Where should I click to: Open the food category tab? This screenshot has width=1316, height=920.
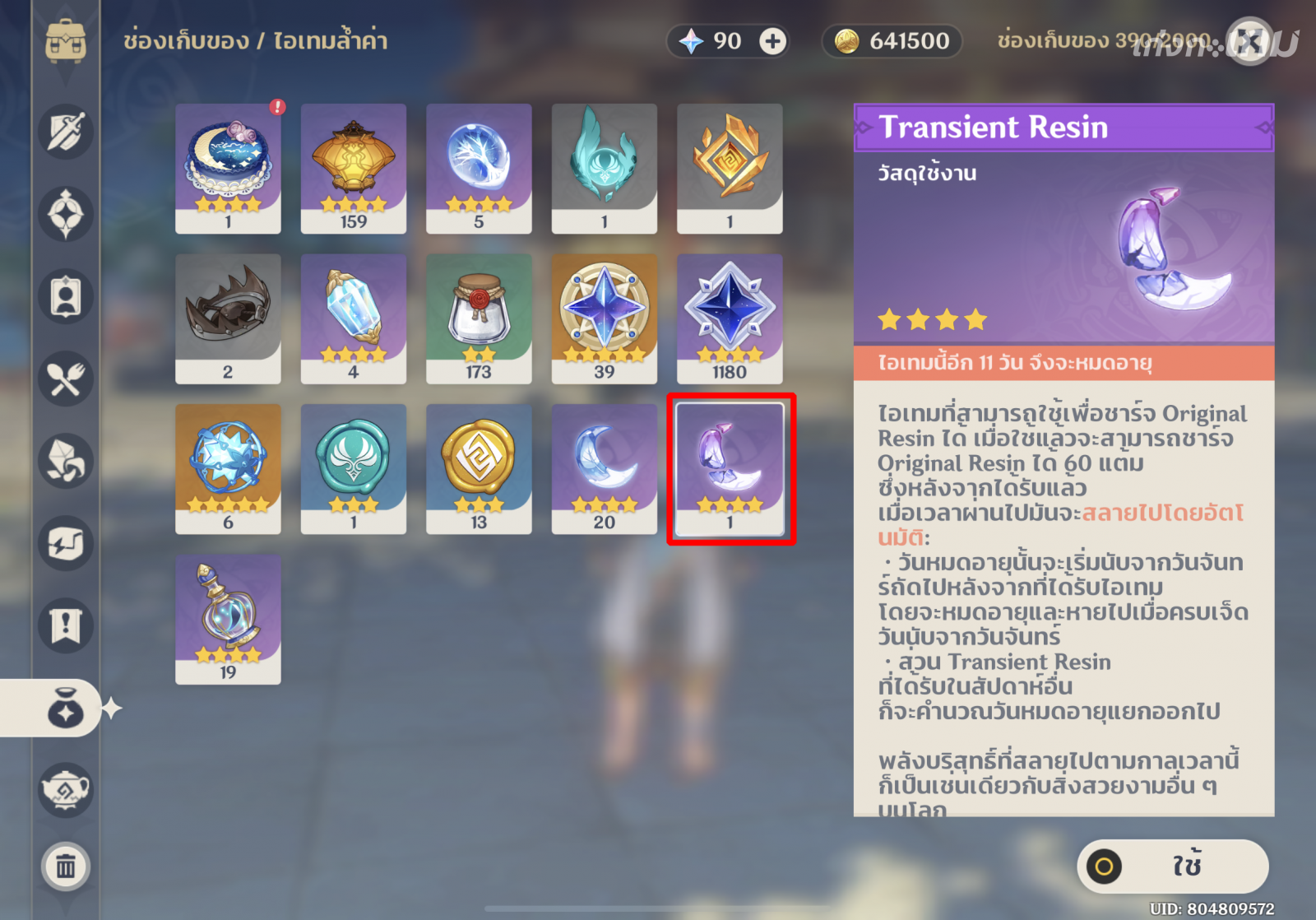pyautogui.click(x=66, y=379)
